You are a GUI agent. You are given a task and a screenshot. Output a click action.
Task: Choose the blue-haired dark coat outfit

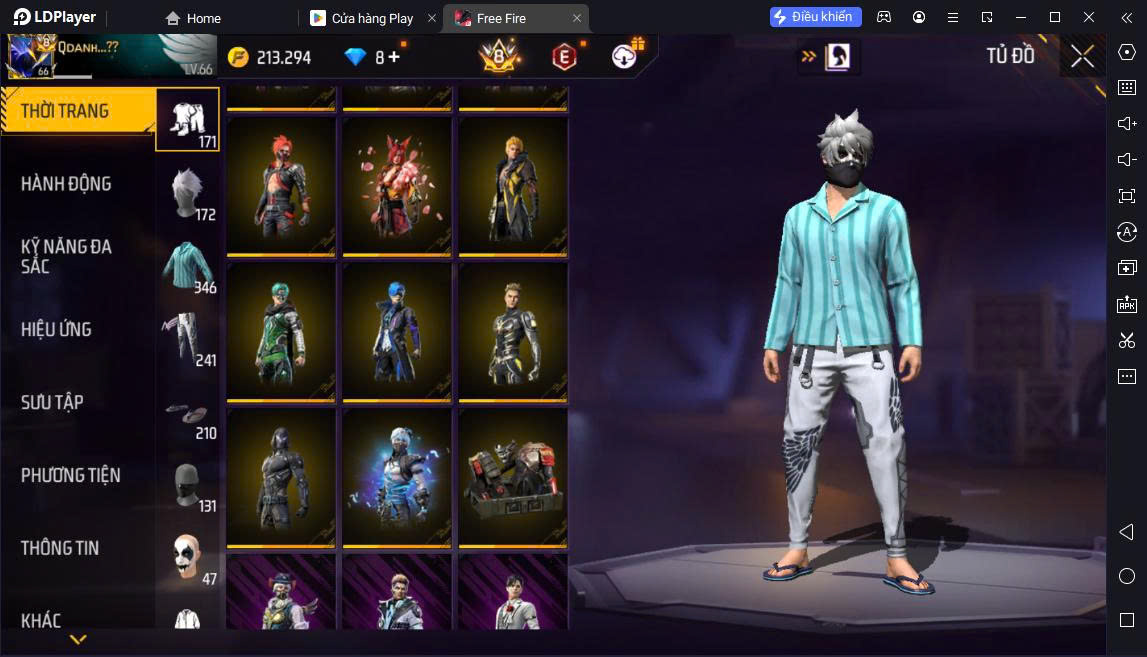tap(397, 331)
